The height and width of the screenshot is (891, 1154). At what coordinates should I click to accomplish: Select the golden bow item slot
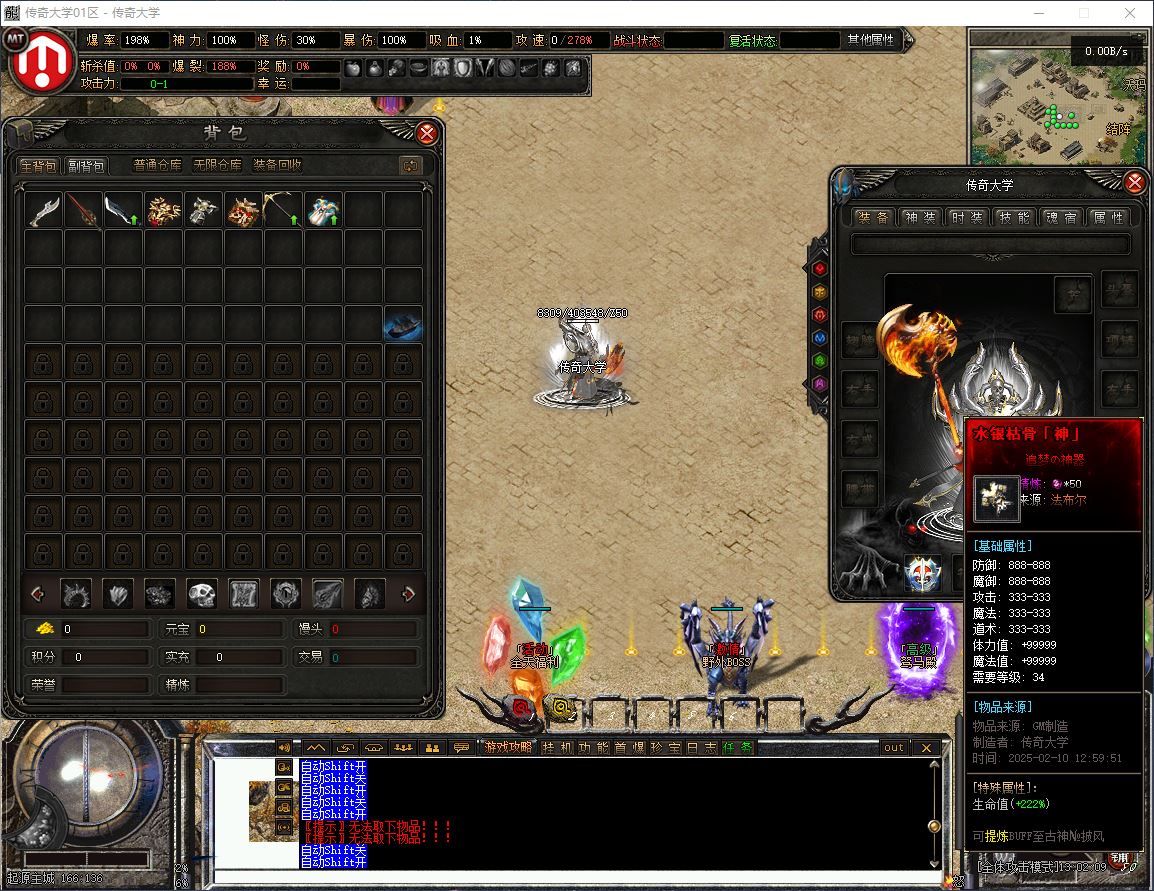tap(283, 211)
